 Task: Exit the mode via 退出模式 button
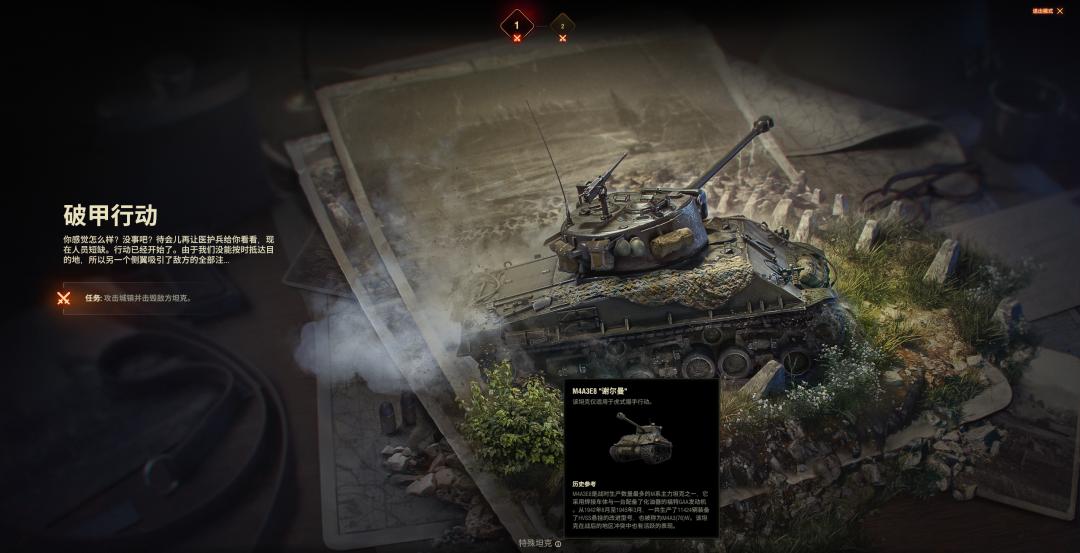(x=1047, y=11)
